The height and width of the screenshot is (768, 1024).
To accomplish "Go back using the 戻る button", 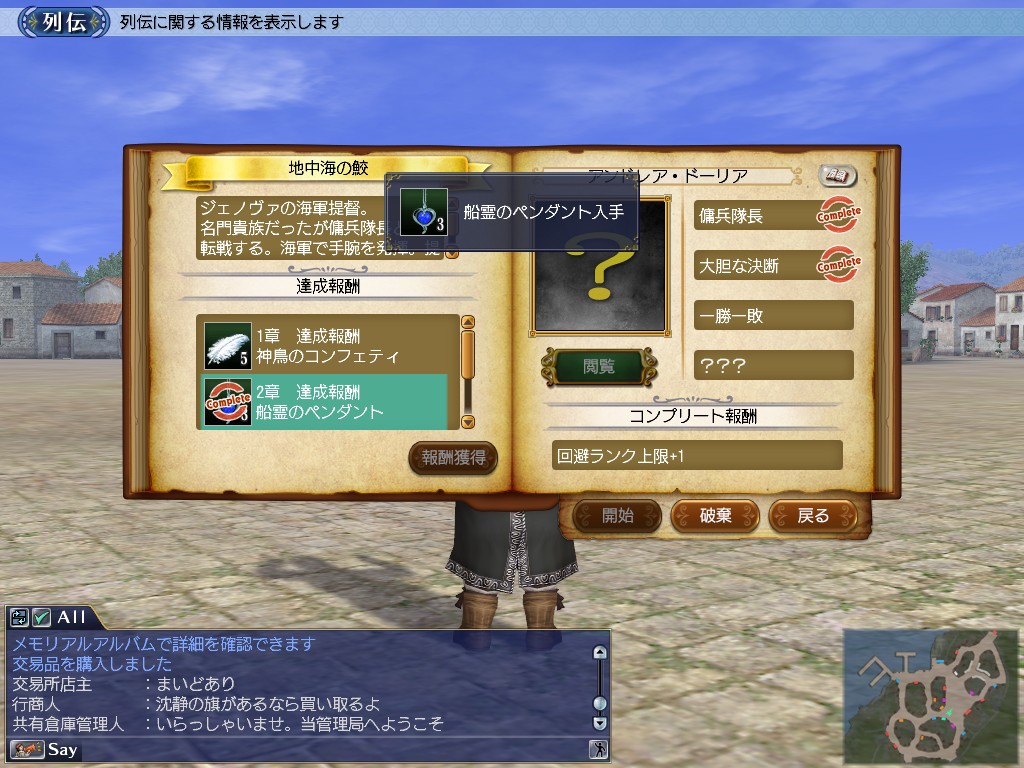I will tap(813, 516).
